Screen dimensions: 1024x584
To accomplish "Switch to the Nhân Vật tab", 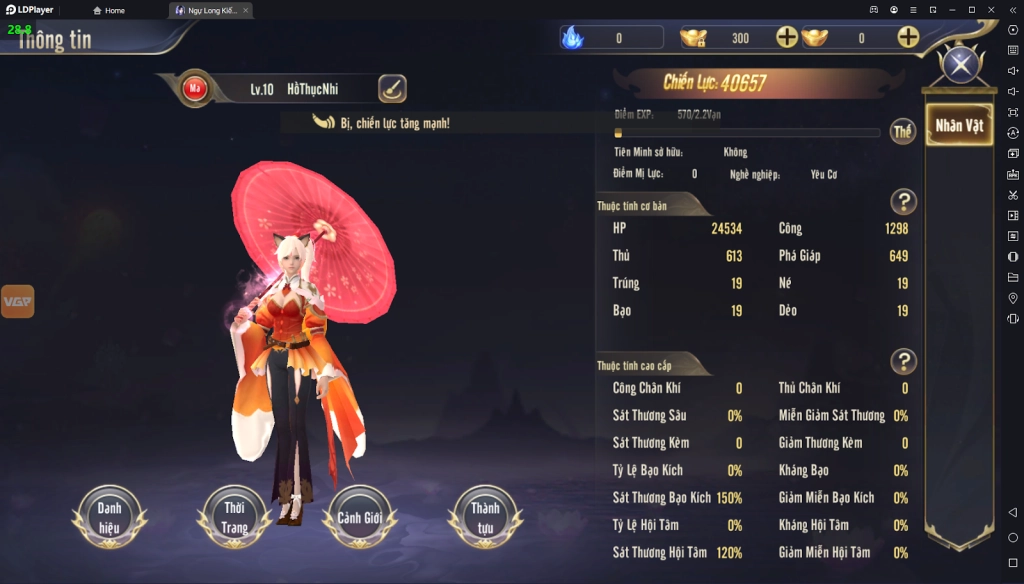I will [x=959, y=126].
